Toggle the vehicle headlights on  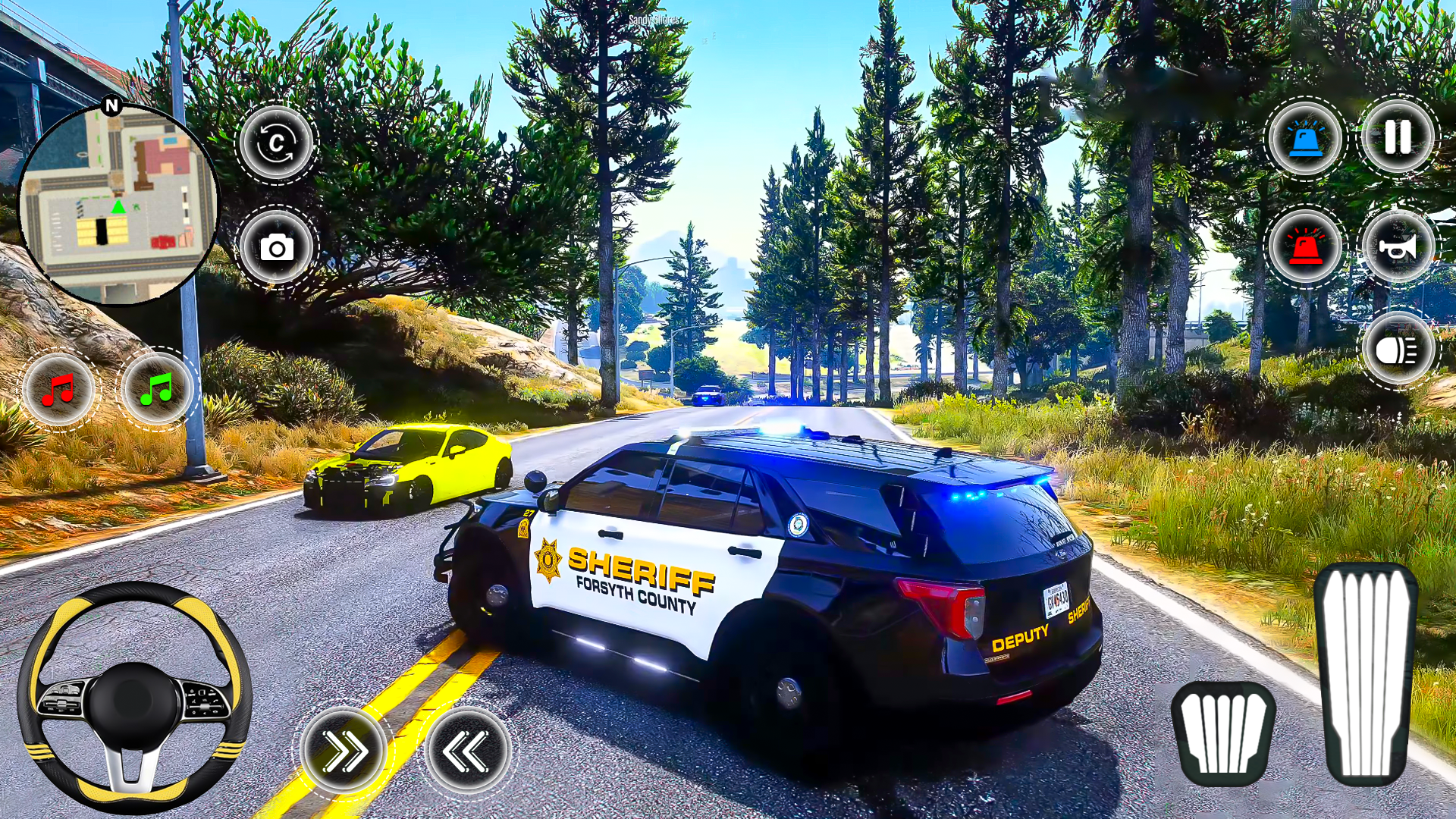[x=1399, y=349]
